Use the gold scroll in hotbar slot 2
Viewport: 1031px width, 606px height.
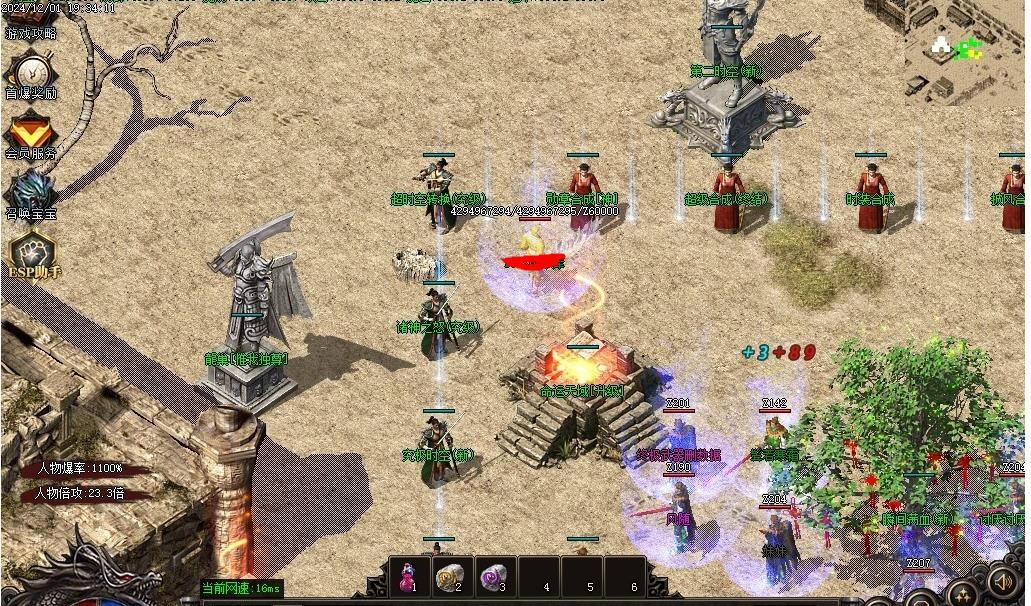tap(452, 577)
